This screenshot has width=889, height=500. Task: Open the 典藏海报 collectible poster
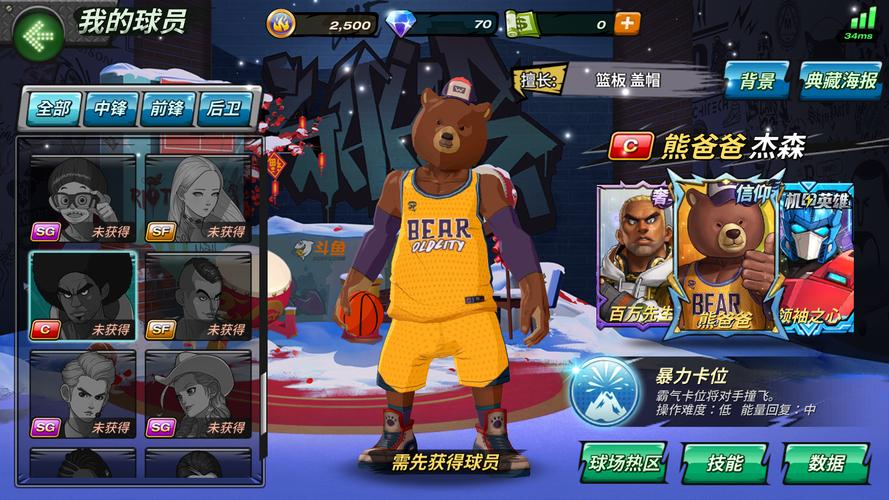coord(840,81)
